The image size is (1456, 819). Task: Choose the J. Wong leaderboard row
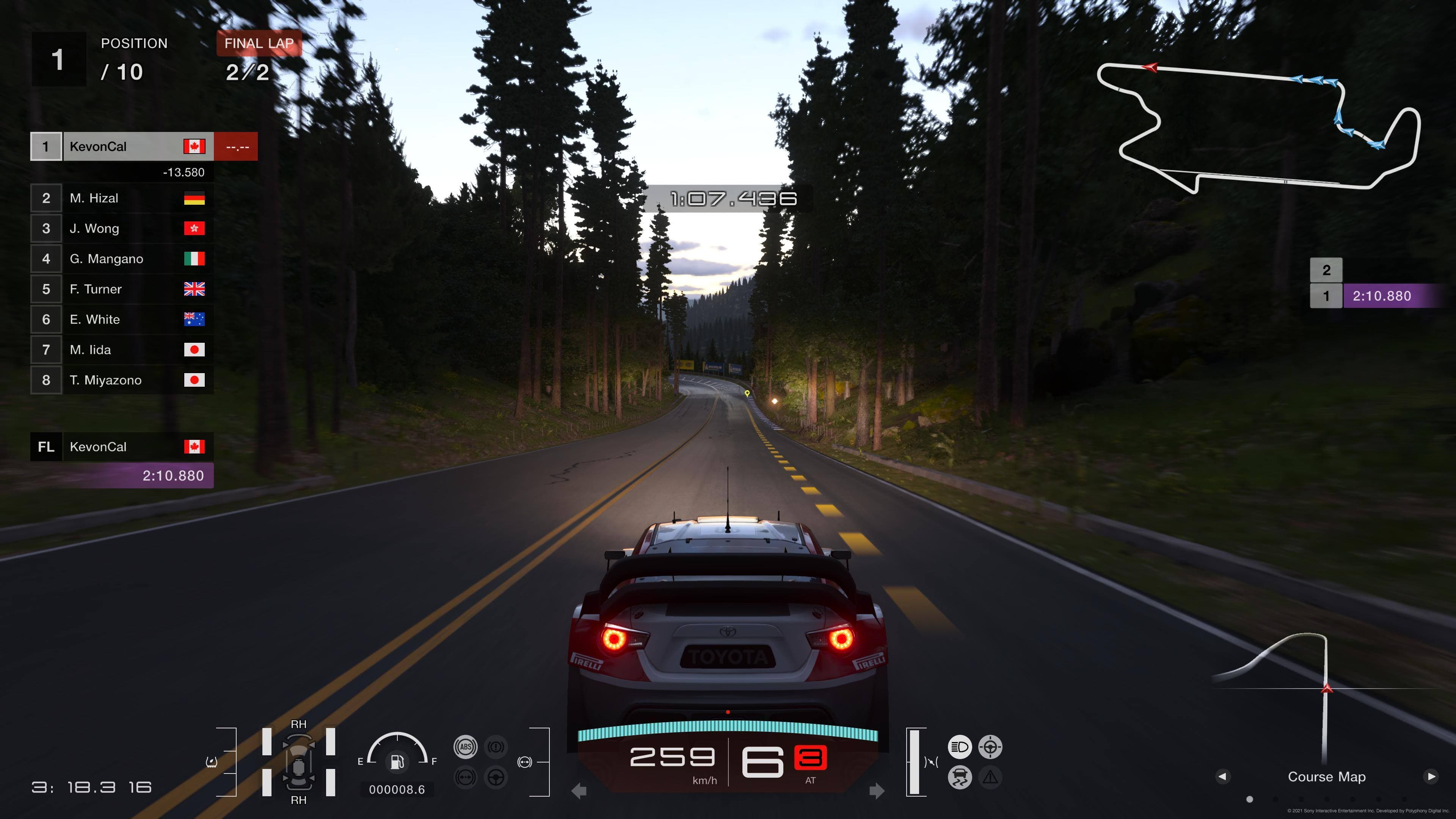pos(121,228)
